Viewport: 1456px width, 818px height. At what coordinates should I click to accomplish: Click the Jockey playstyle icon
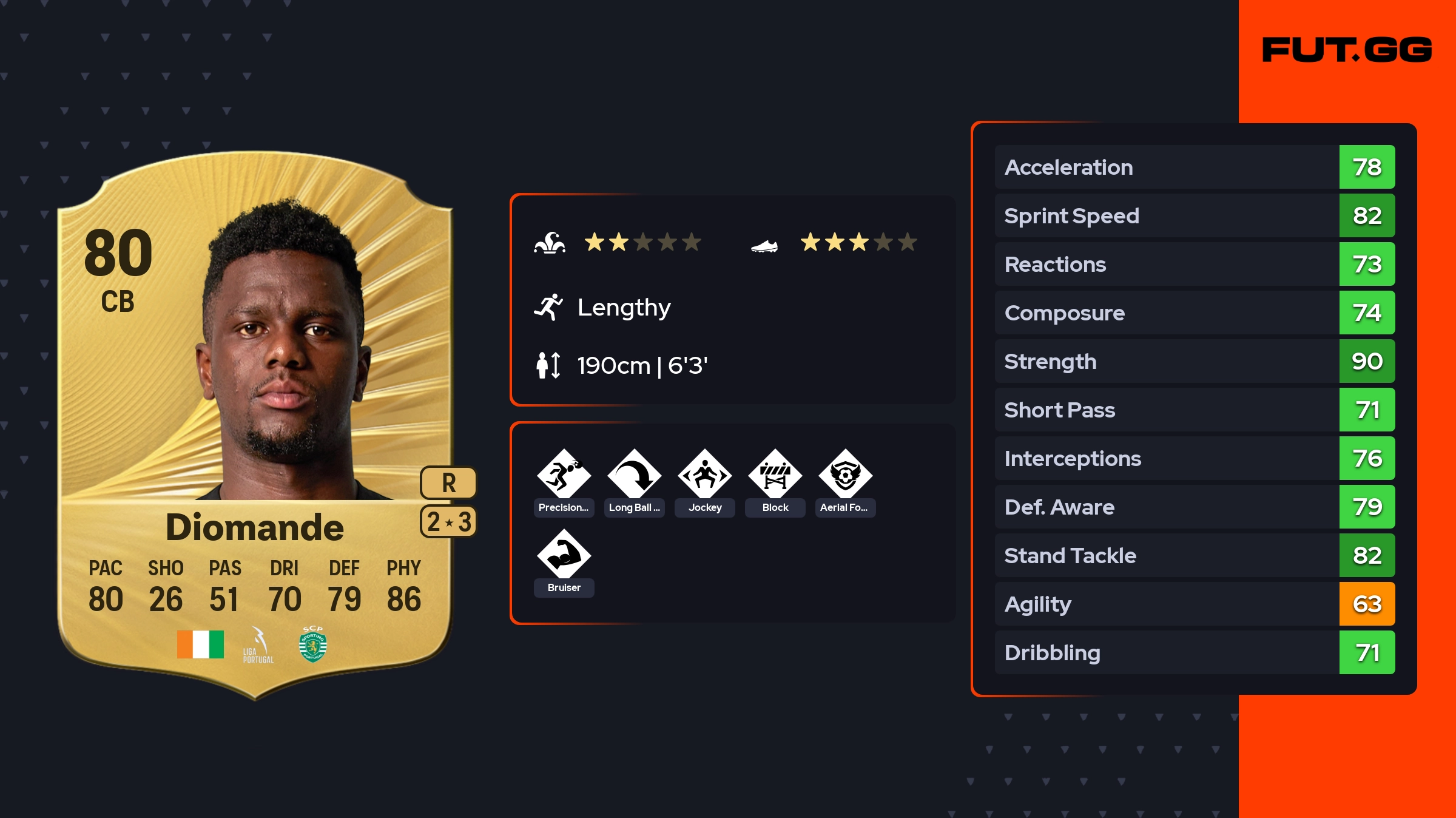704,475
